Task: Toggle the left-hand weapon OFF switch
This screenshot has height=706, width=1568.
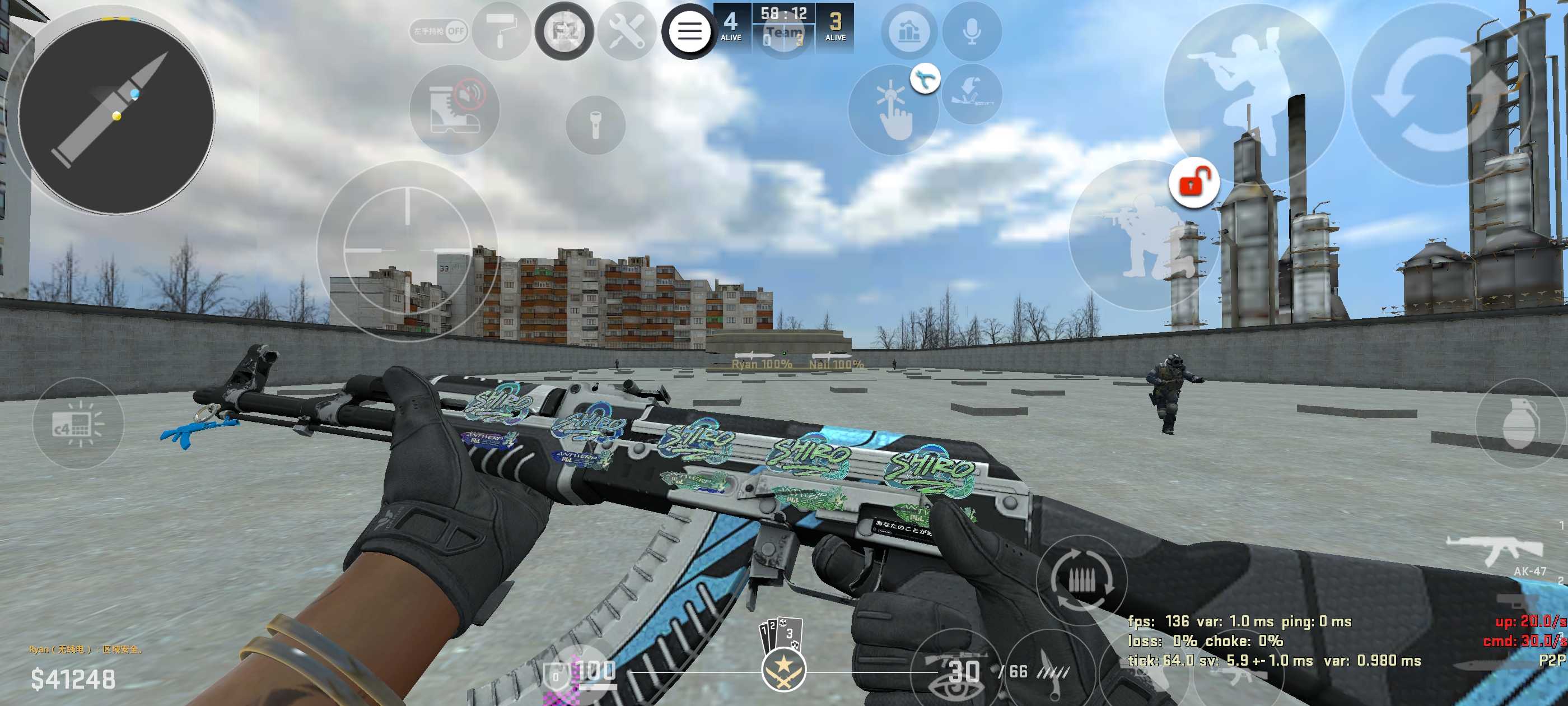Action: coord(438,30)
